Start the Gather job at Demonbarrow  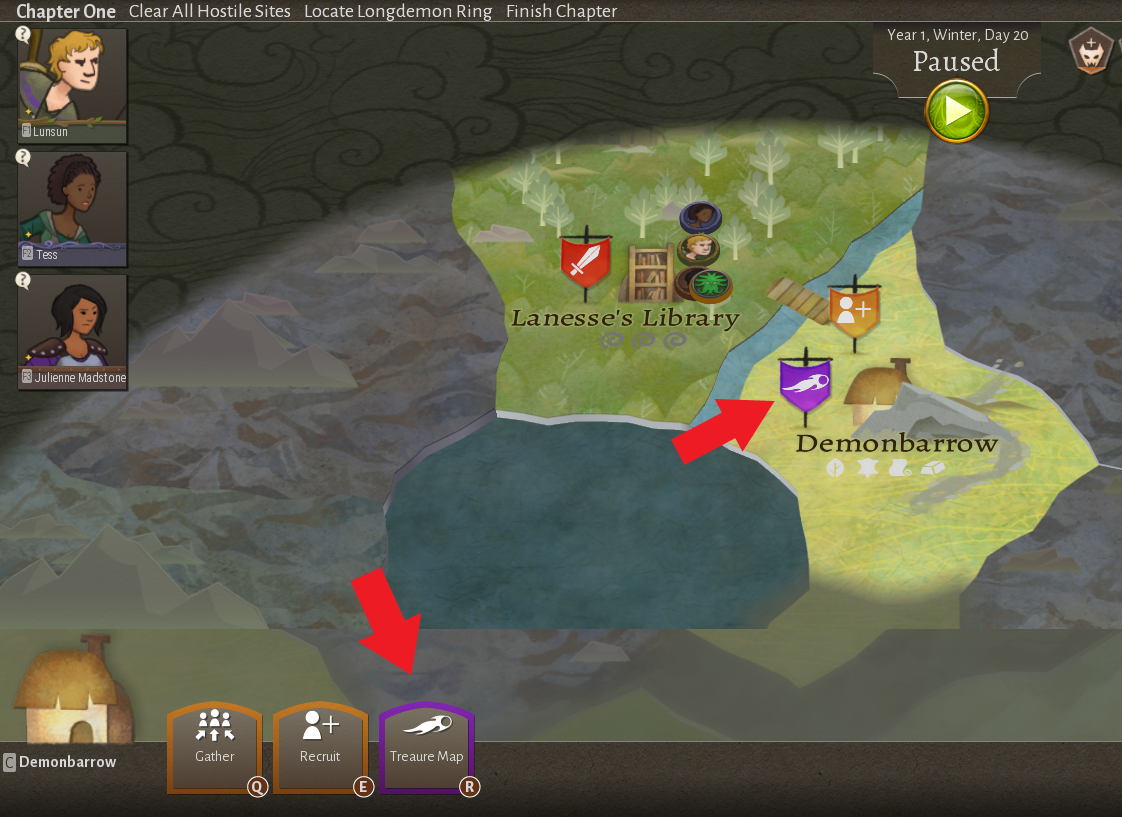pyautogui.click(x=215, y=747)
